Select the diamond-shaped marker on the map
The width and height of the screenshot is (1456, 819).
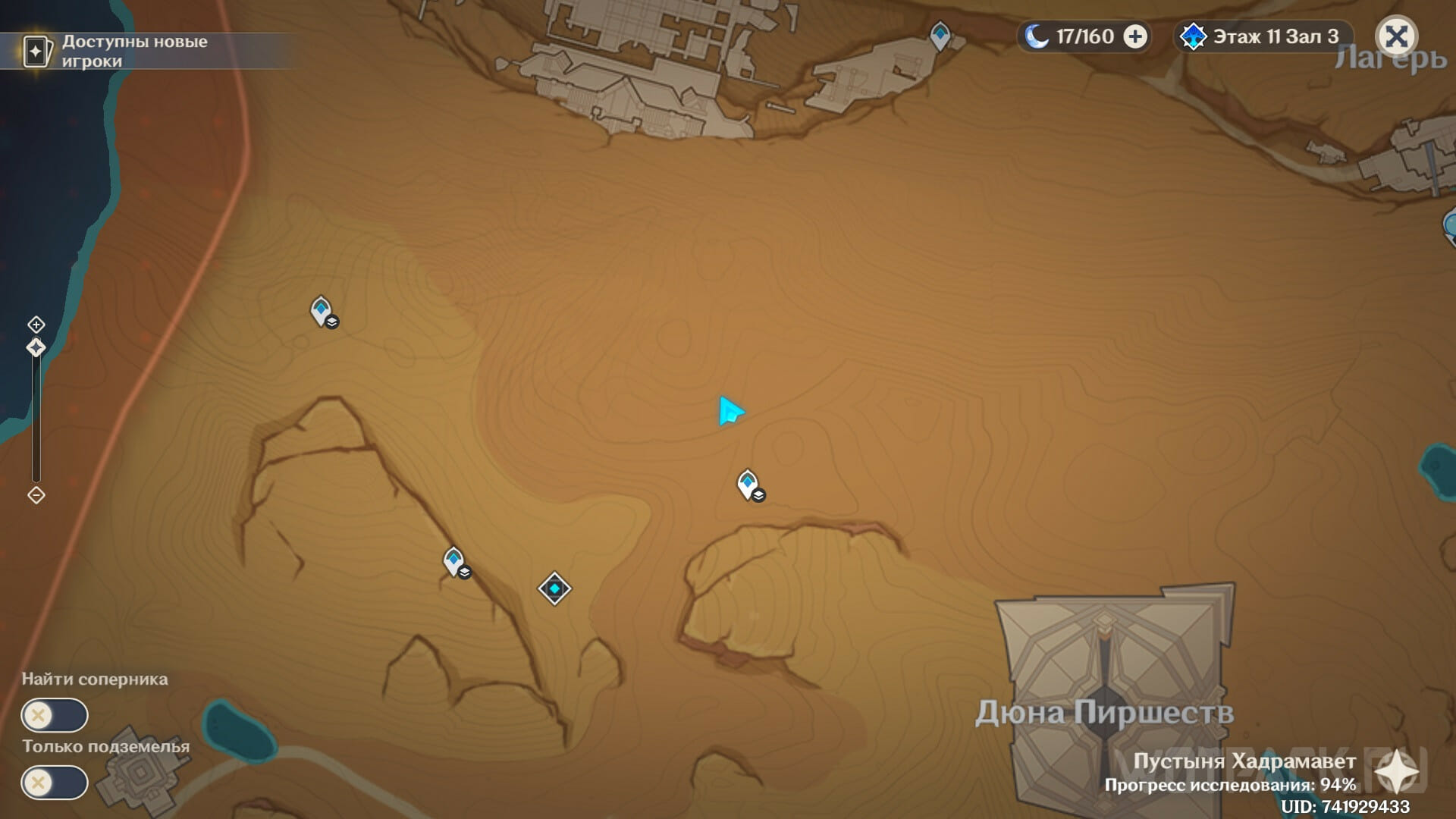point(554,588)
